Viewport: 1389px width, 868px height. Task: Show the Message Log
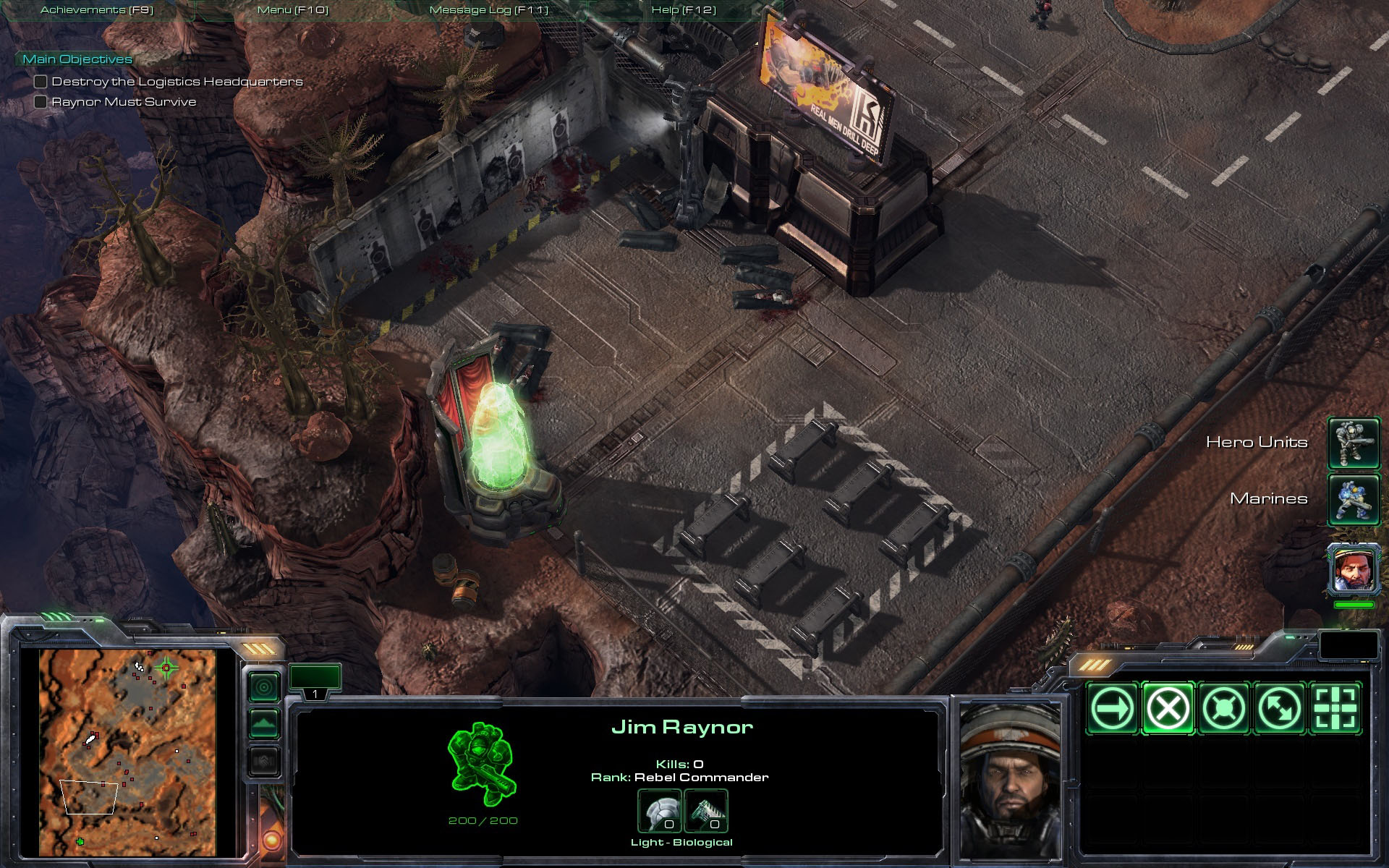pos(489,10)
